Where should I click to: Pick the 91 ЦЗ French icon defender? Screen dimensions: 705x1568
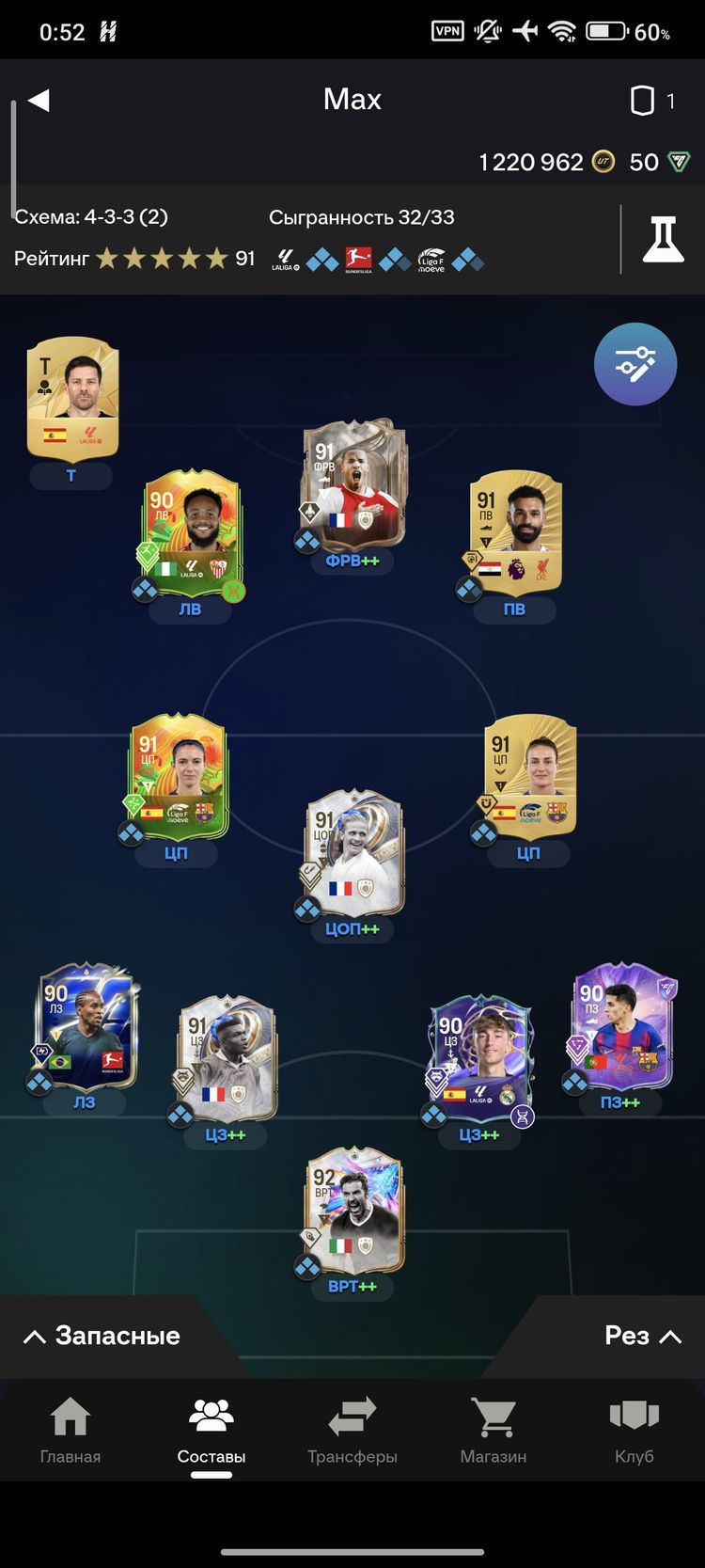[227, 1060]
